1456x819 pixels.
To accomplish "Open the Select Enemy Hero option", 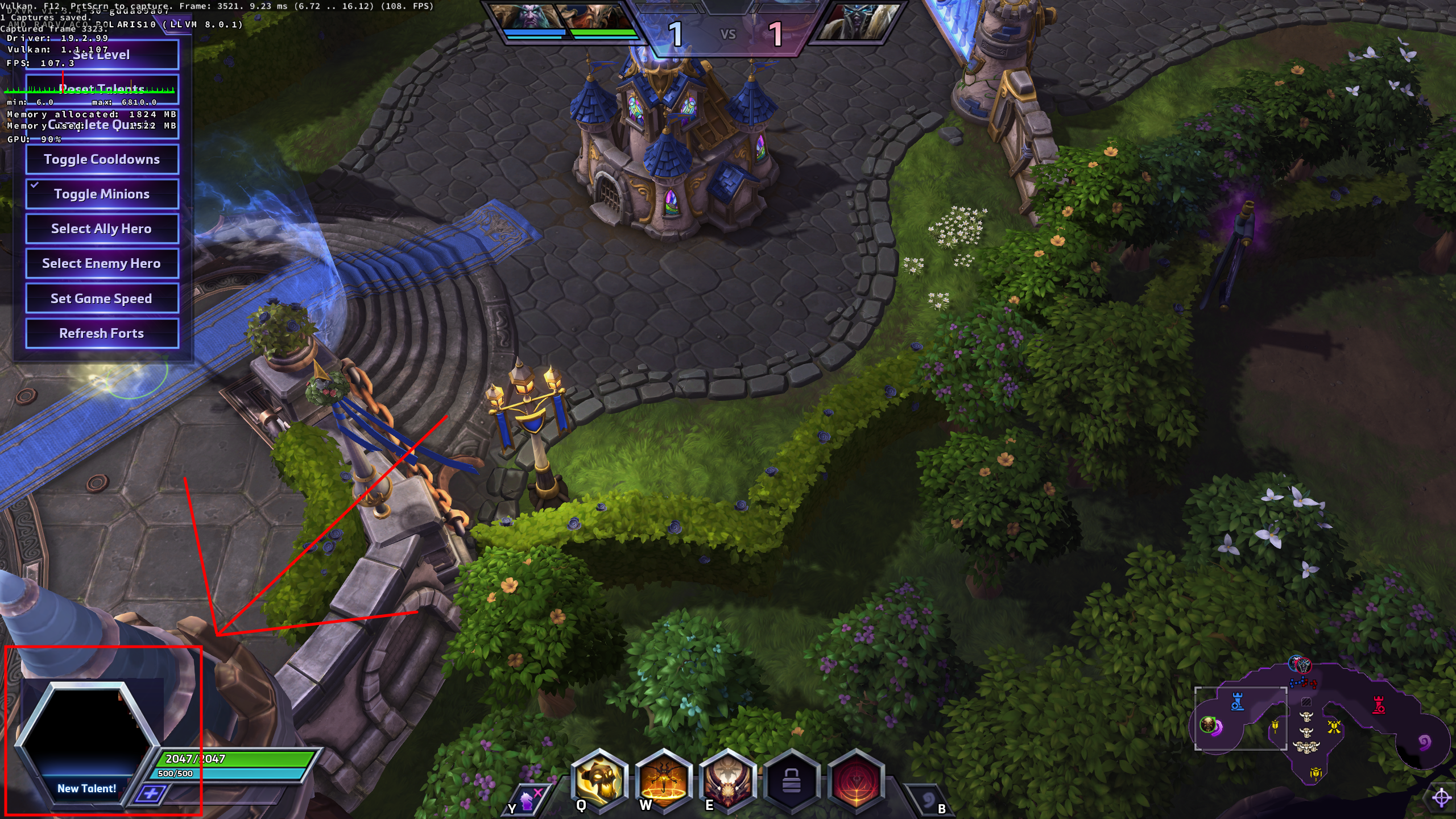I will pos(102,263).
